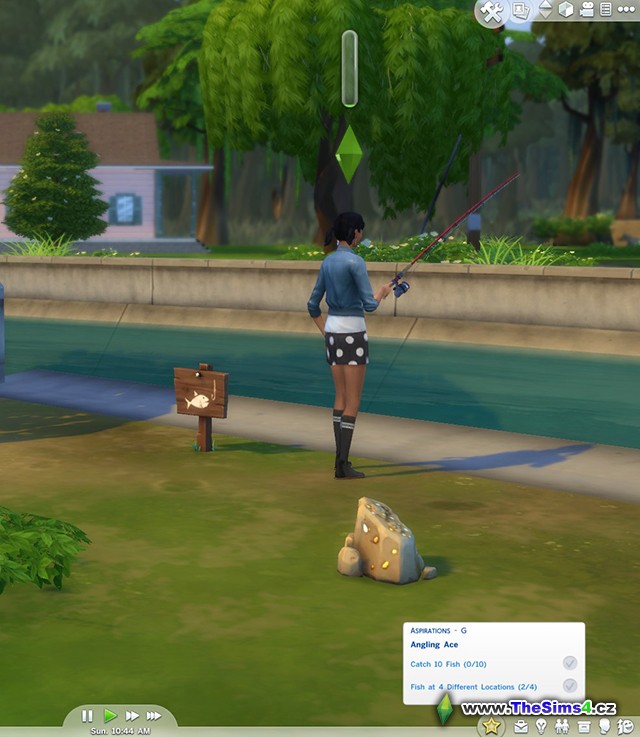Screen dimensions: 640x737
Task: Click the floors up/down arrows control
Action: click(x=545, y=10)
